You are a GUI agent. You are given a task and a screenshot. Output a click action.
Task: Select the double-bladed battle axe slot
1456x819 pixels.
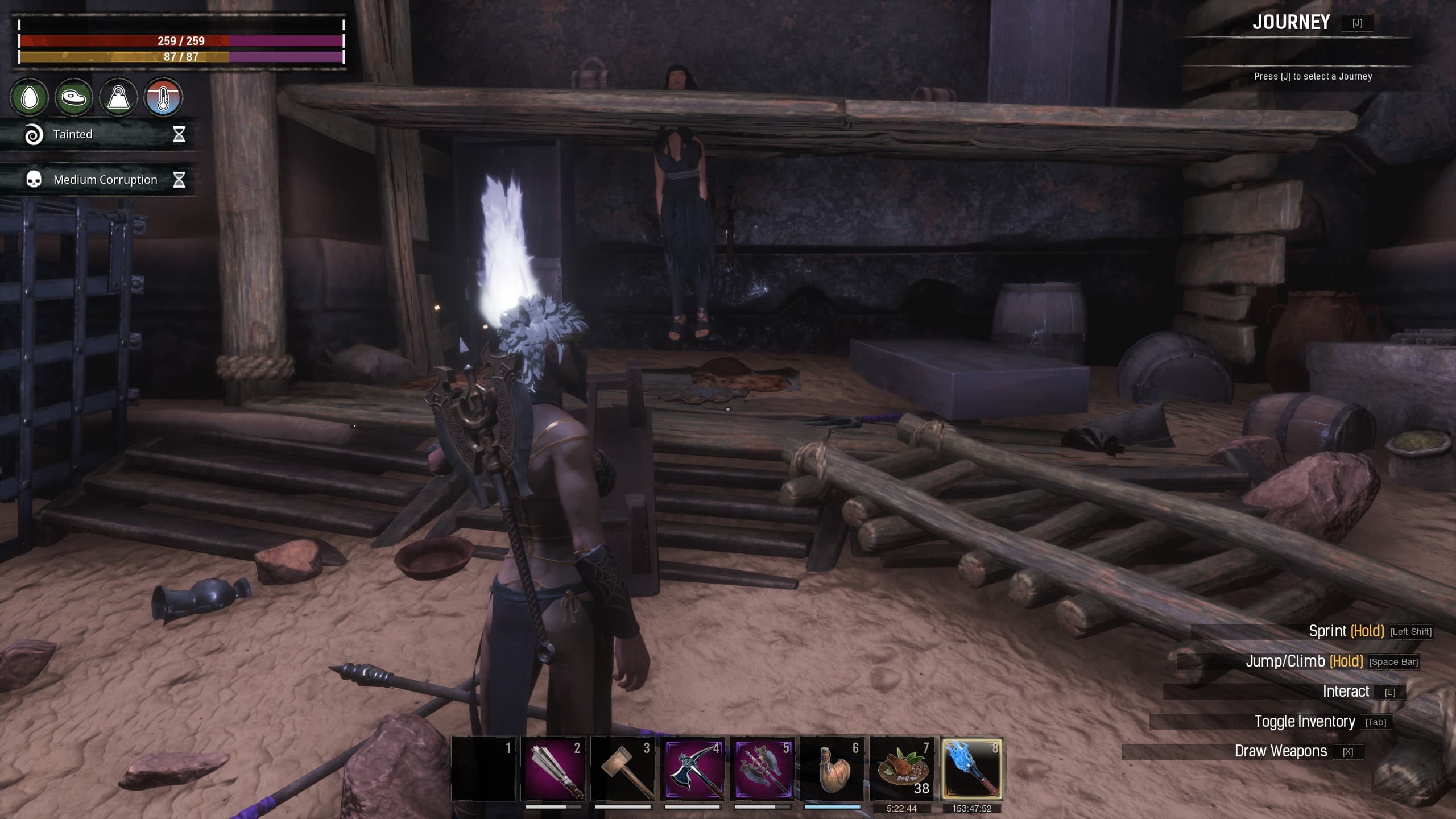(x=762, y=769)
